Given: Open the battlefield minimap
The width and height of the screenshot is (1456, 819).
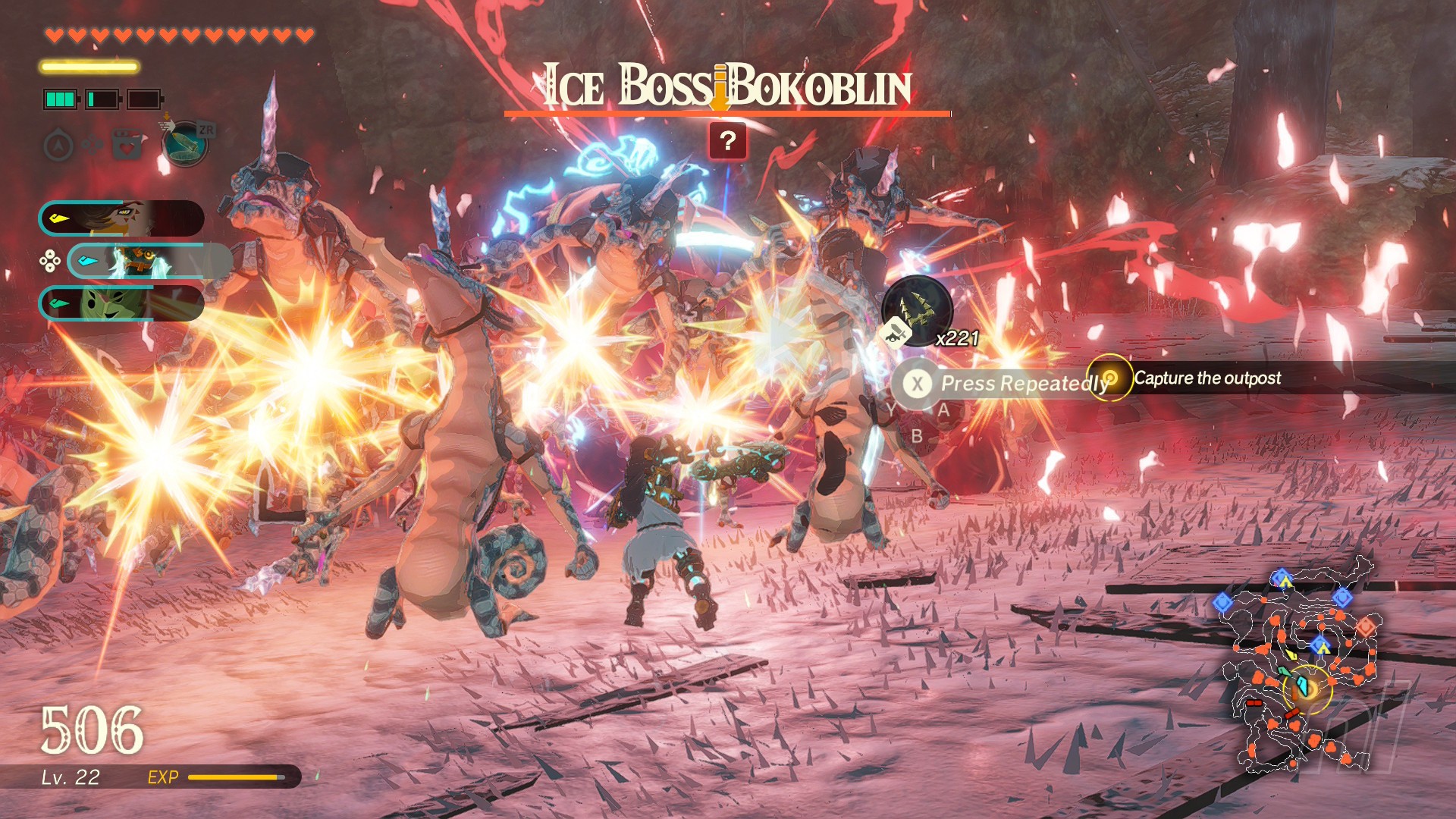Looking at the screenshot, I should [x=1303, y=667].
